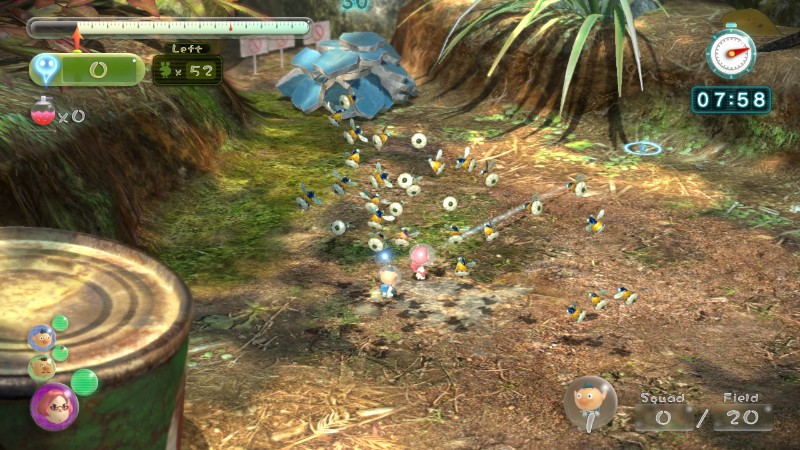Switch to Charlie's leader portrait
This screenshot has height=450, width=800.
(41, 368)
